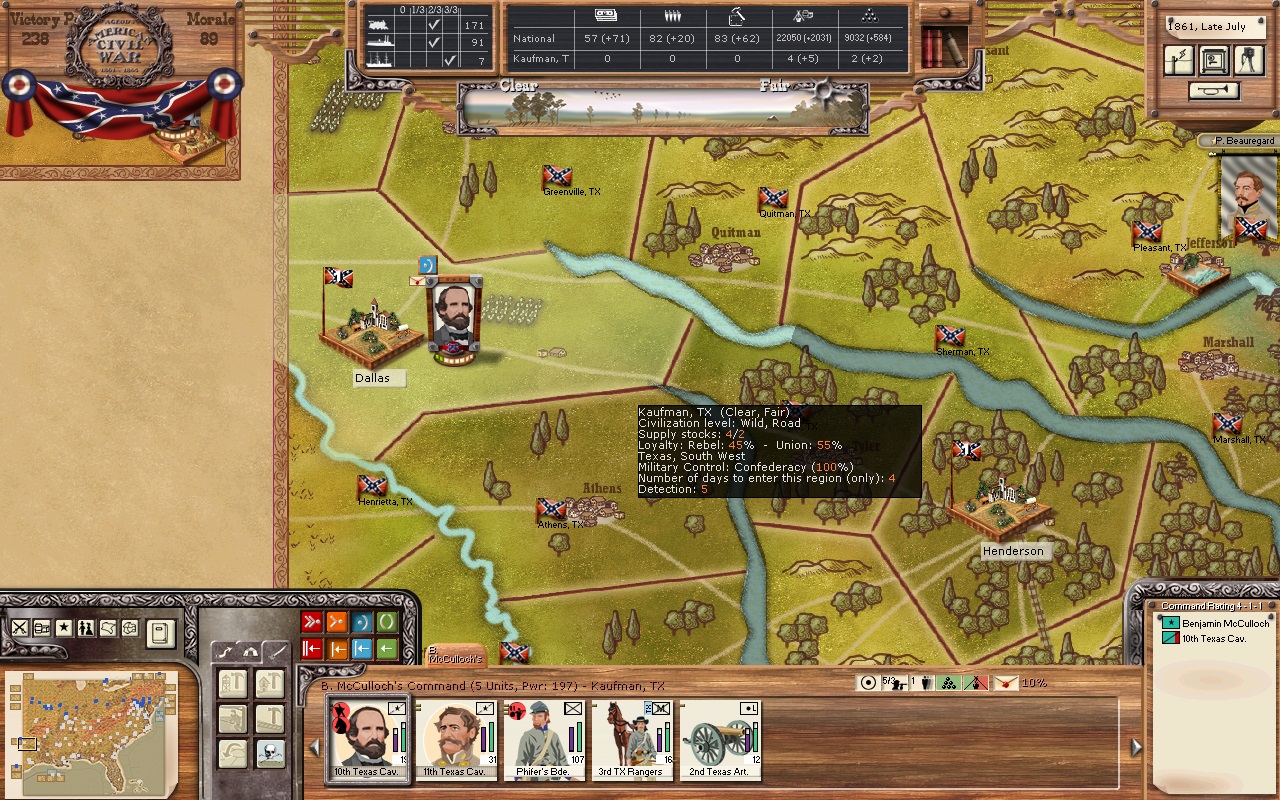This screenshot has height=800, width=1280.
Task: Choose Phifer's Bde. infantry card
Action: pos(543,739)
